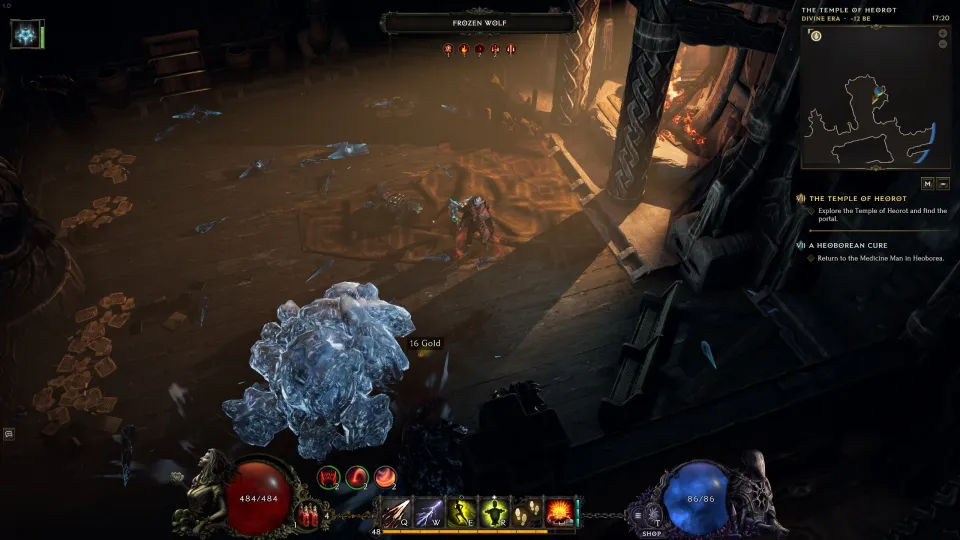This screenshot has width=960, height=540.
Task: Open the full map with M button
Action: (927, 184)
